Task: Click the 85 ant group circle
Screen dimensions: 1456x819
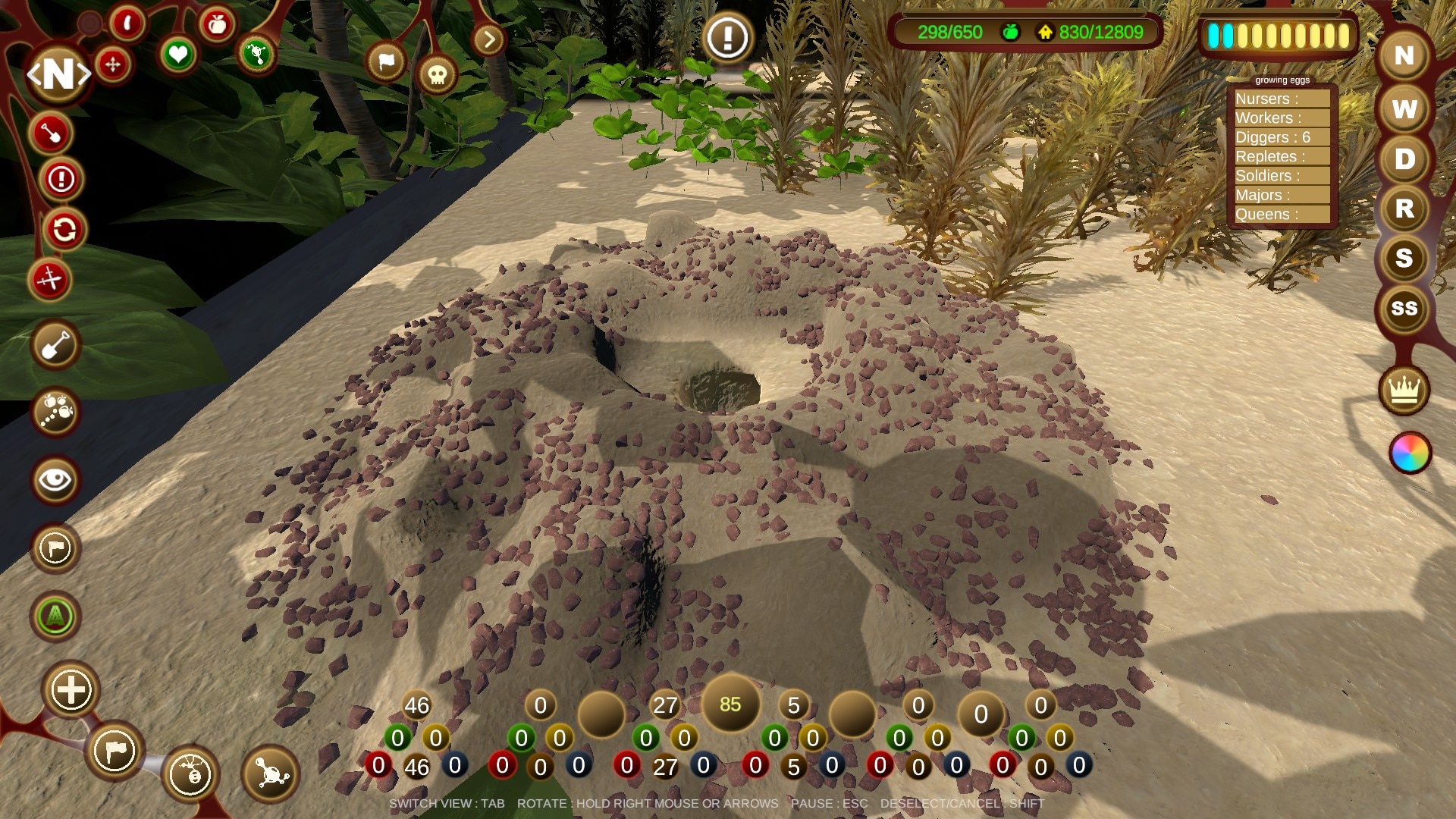Action: point(730,704)
